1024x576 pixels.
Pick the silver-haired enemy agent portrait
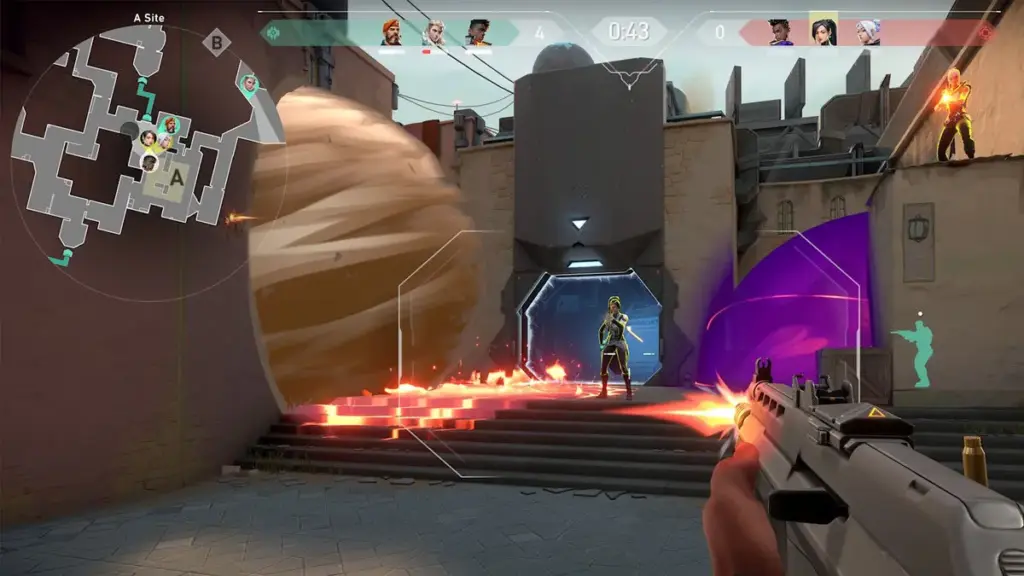pos(867,32)
